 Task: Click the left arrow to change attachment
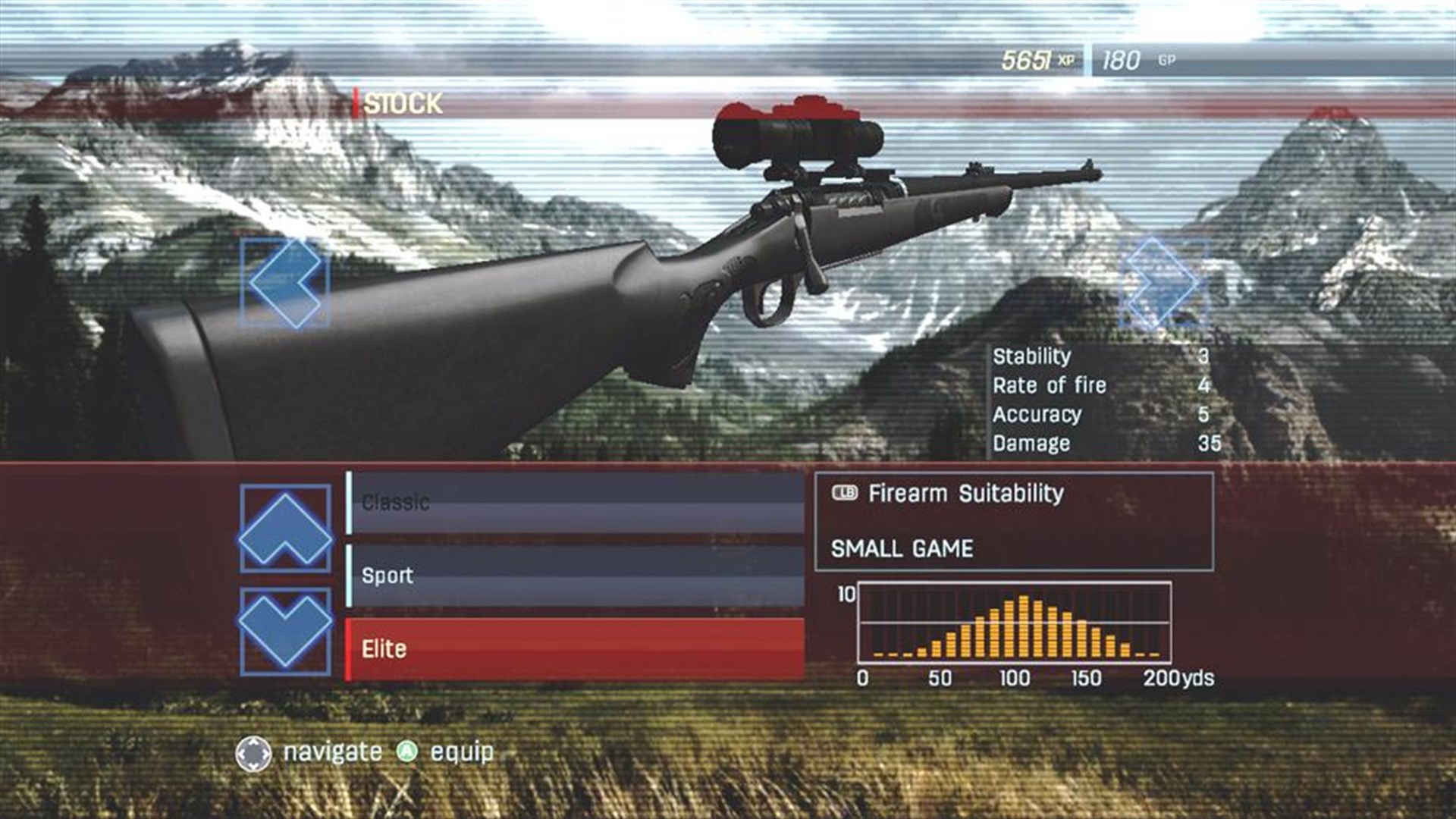[x=284, y=281]
